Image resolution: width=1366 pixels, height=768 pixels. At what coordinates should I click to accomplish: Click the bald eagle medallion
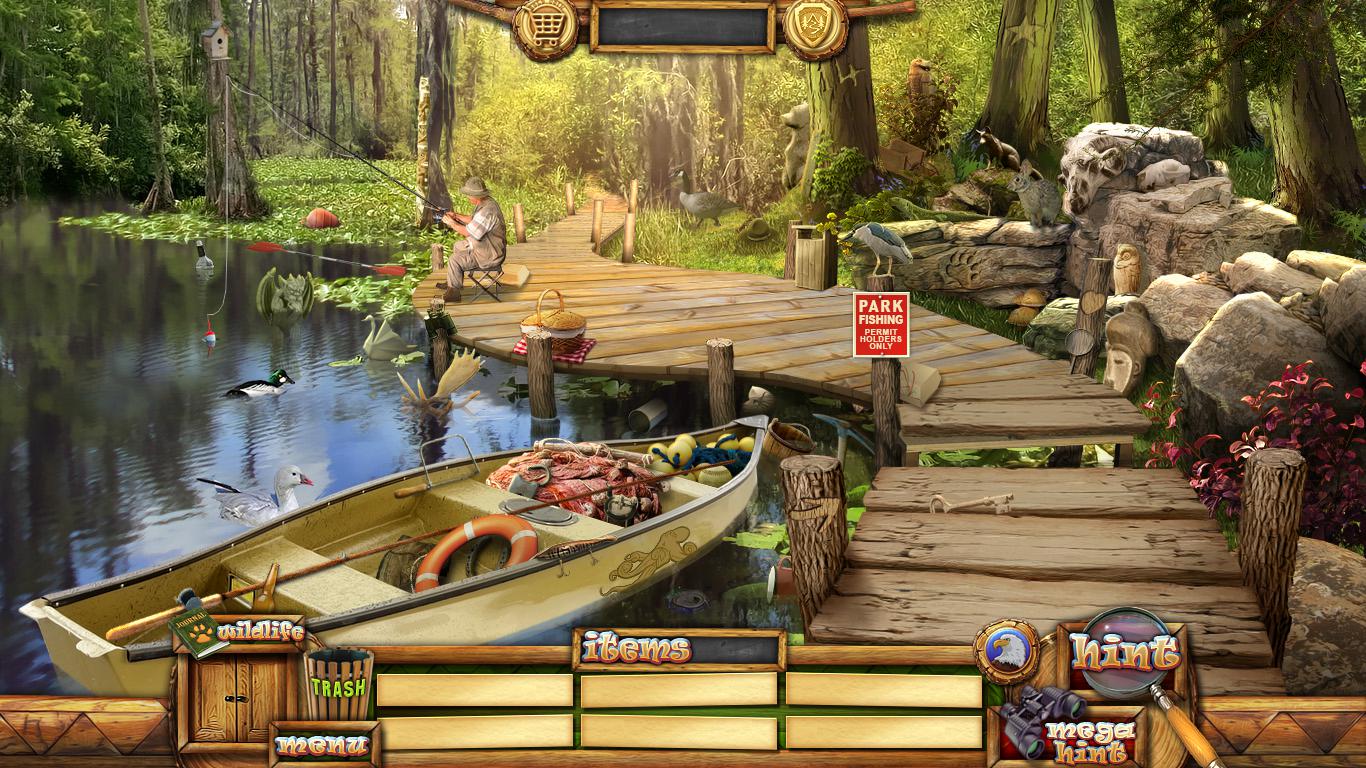(x=1006, y=651)
